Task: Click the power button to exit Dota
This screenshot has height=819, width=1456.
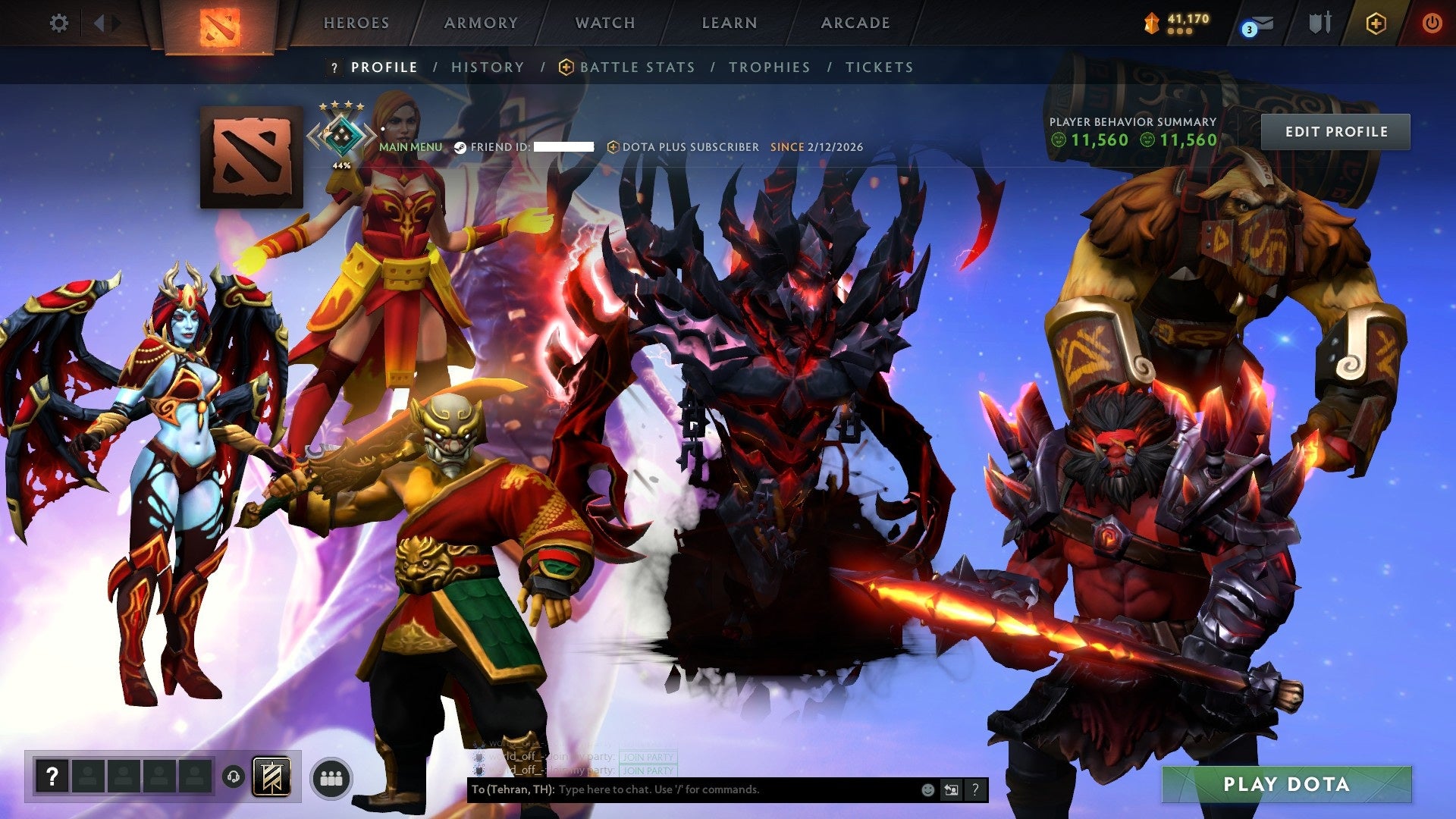Action: pos(1432,23)
